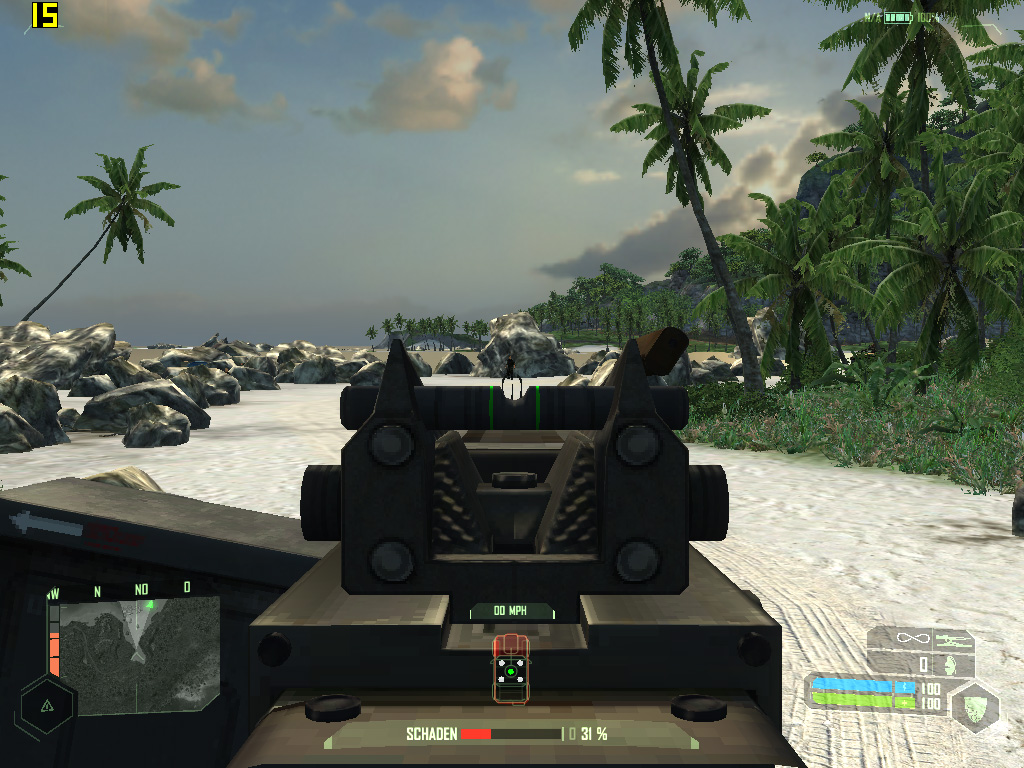Click the battery indicator icon

pyautogui.click(x=897, y=18)
